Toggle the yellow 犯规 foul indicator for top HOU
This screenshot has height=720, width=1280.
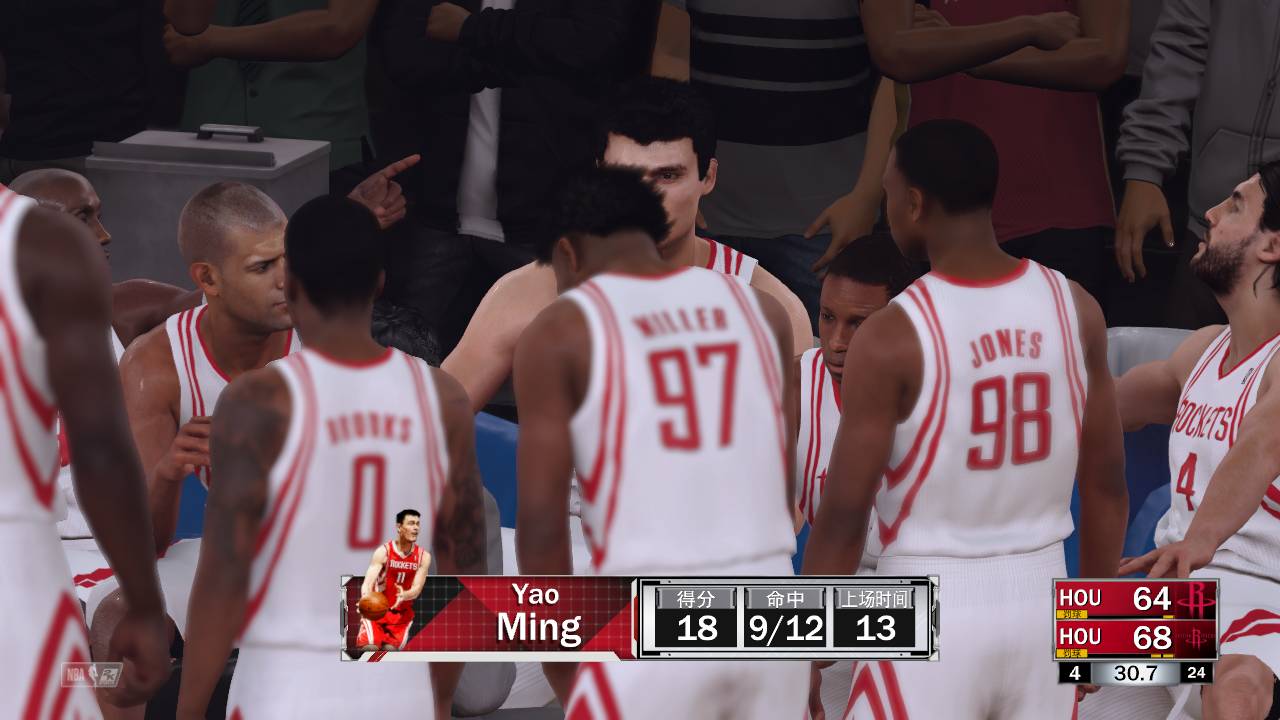[x=1072, y=613]
